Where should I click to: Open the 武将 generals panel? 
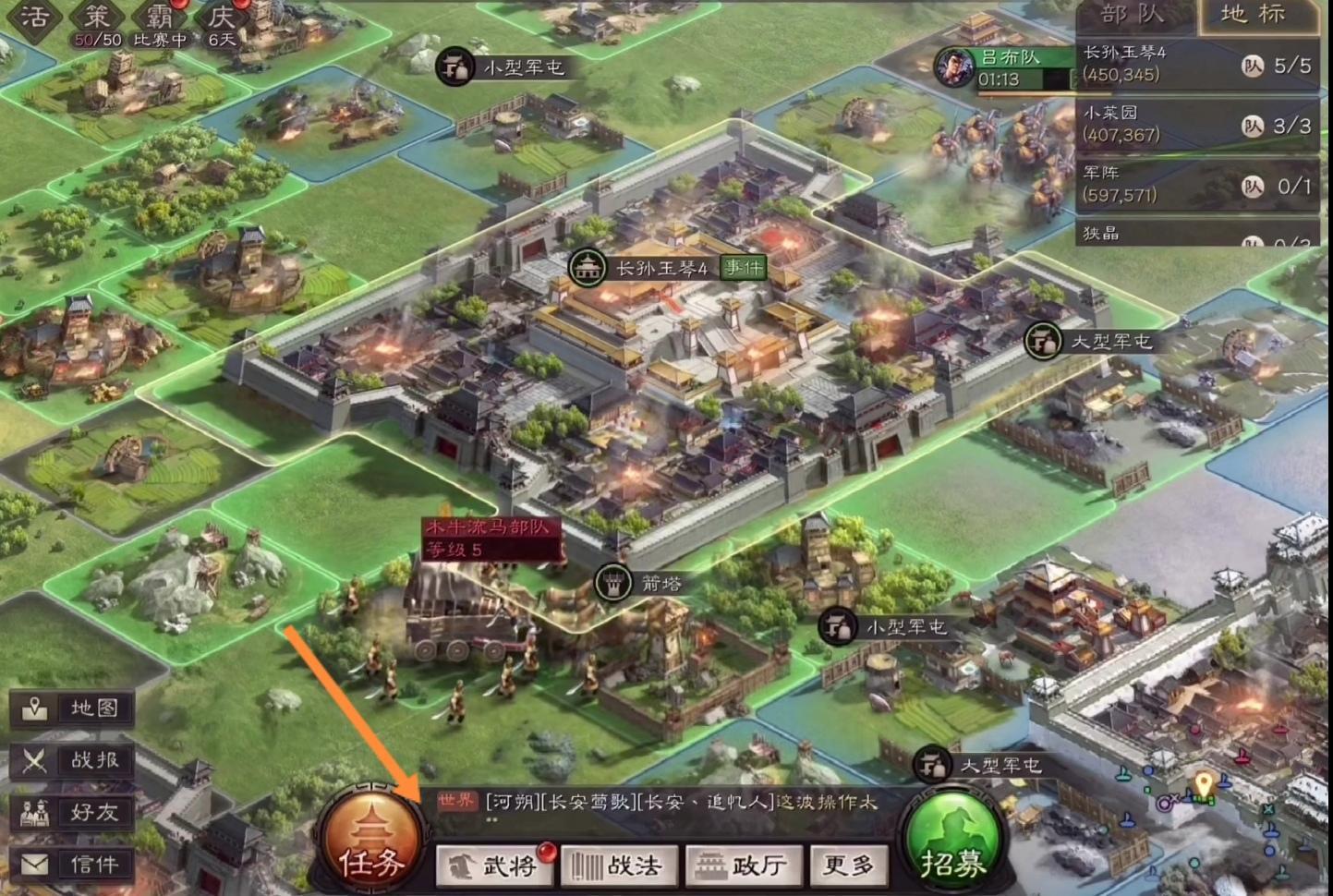(x=496, y=866)
